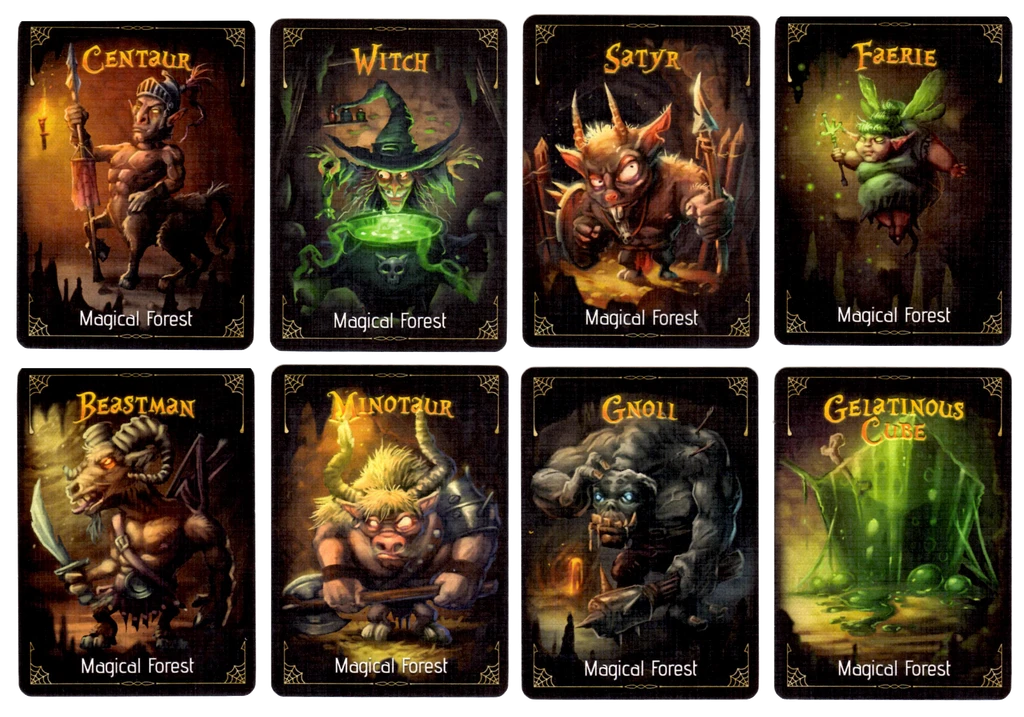The width and height of the screenshot is (1024, 717).
Task: Pick the Minotaur card
Action: click(x=390, y=531)
